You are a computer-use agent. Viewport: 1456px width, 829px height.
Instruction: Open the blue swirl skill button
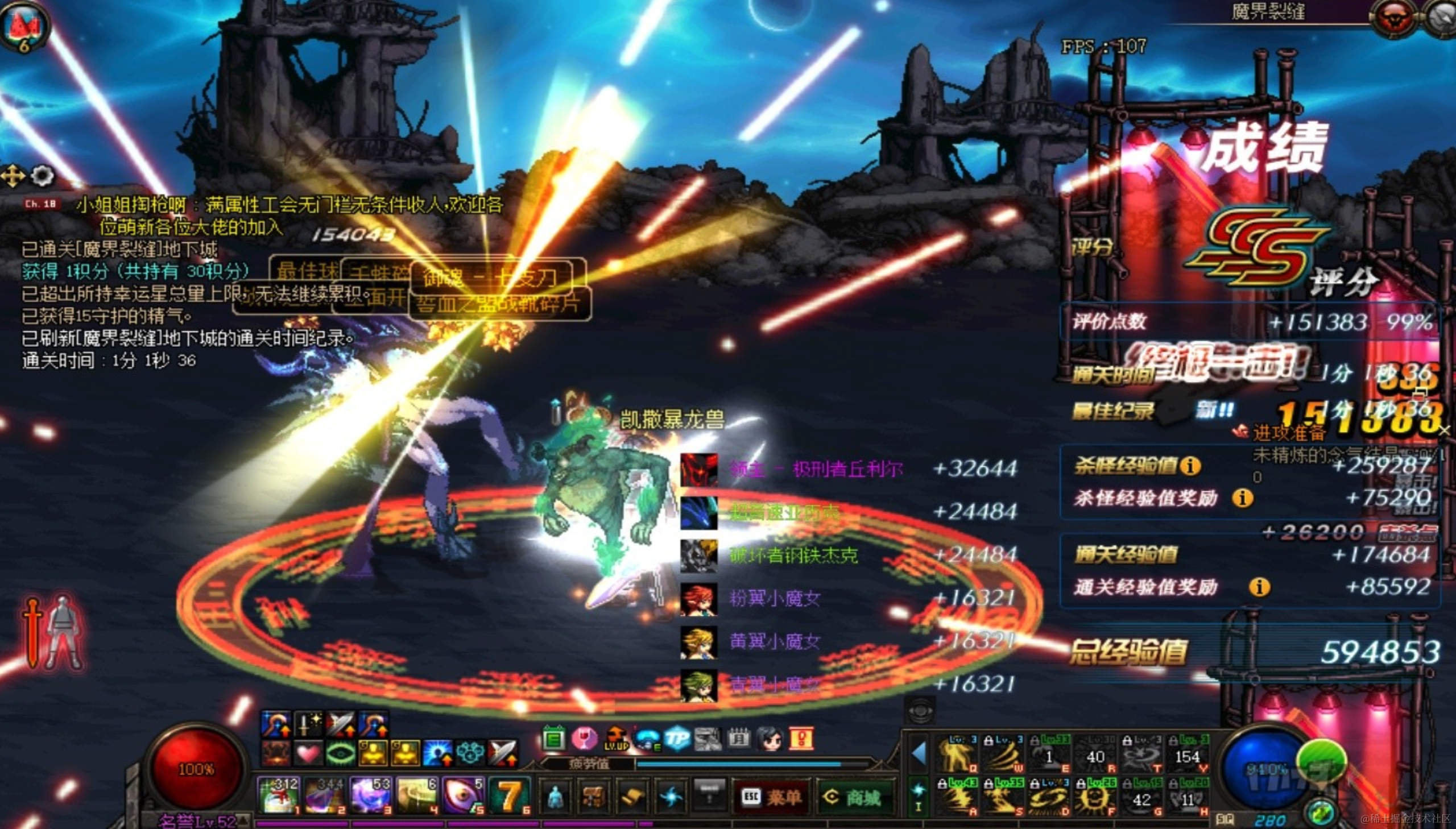[x=671, y=797]
